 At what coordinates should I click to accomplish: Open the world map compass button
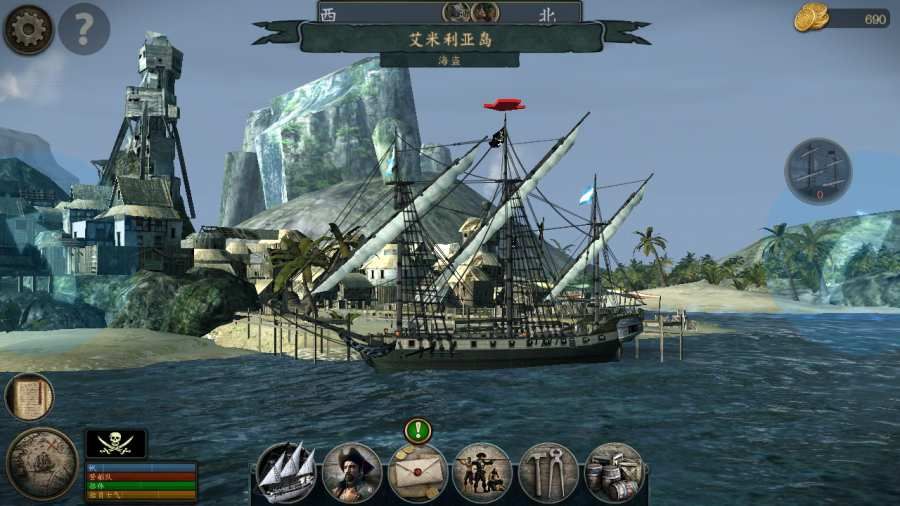pyautogui.click(x=42, y=462)
